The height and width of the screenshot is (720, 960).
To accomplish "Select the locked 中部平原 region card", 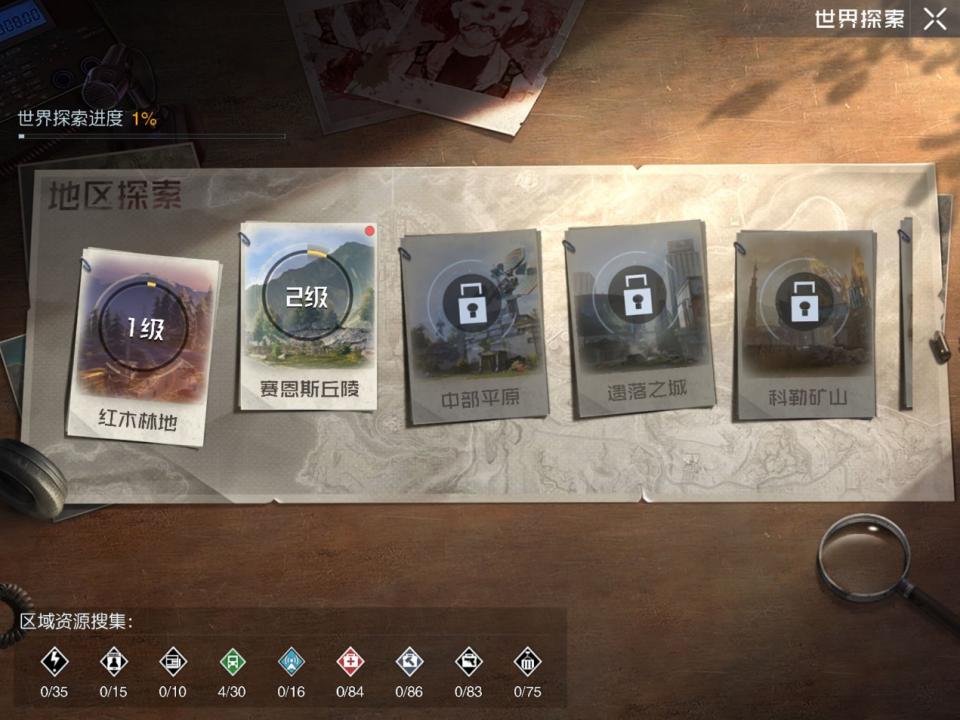I will click(472, 324).
